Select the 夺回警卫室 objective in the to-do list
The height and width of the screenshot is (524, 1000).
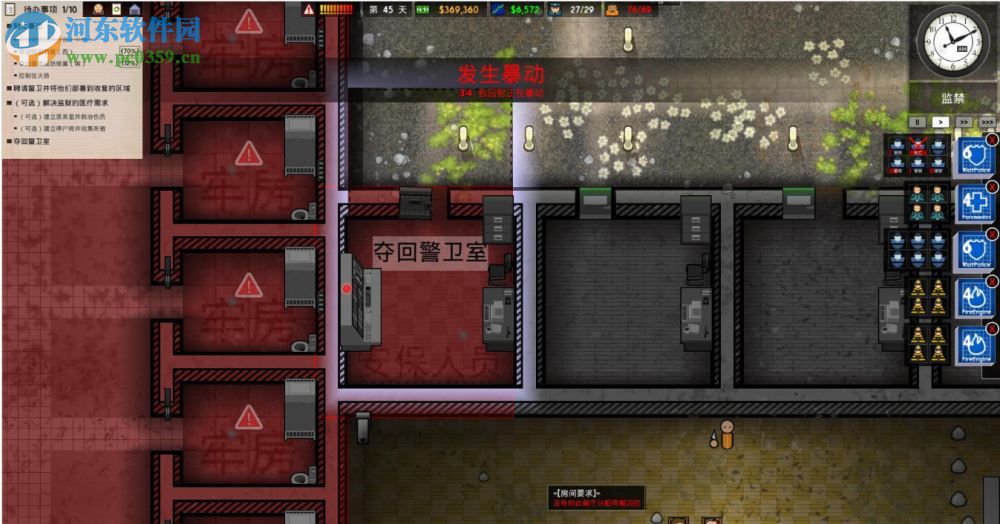[30, 142]
